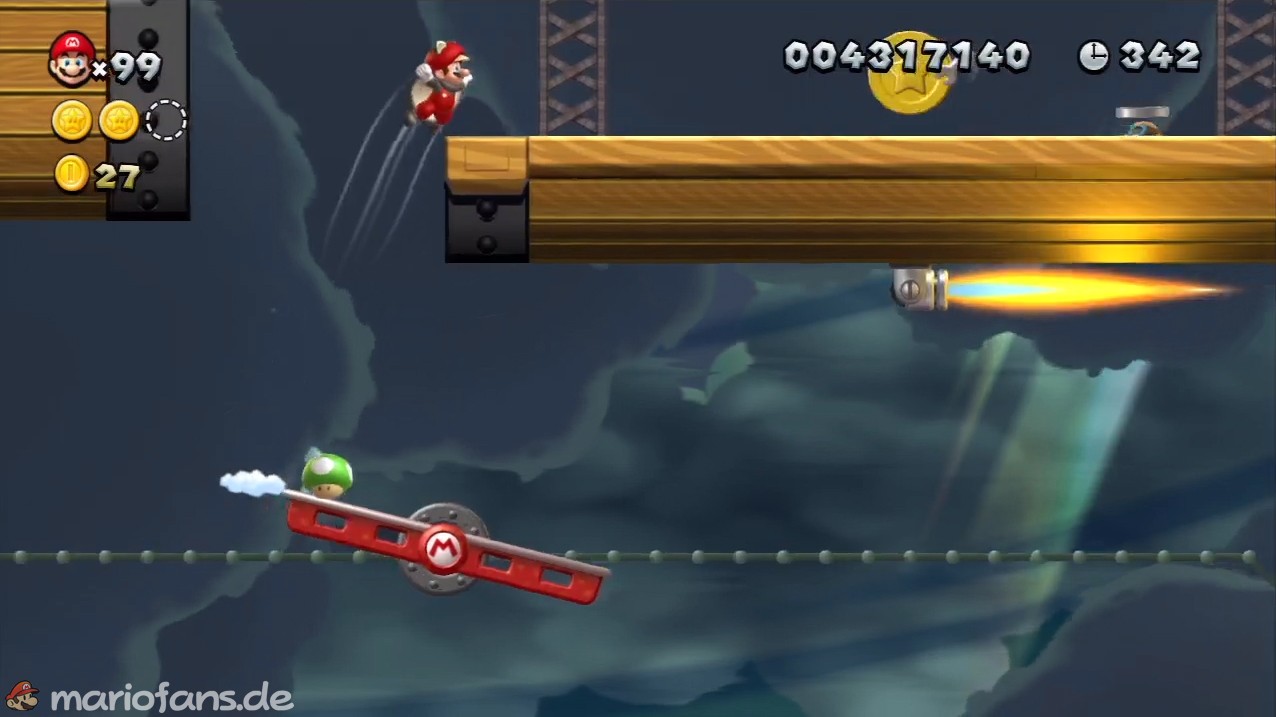
Task: Click the timer clock icon
Action: 1094,56
